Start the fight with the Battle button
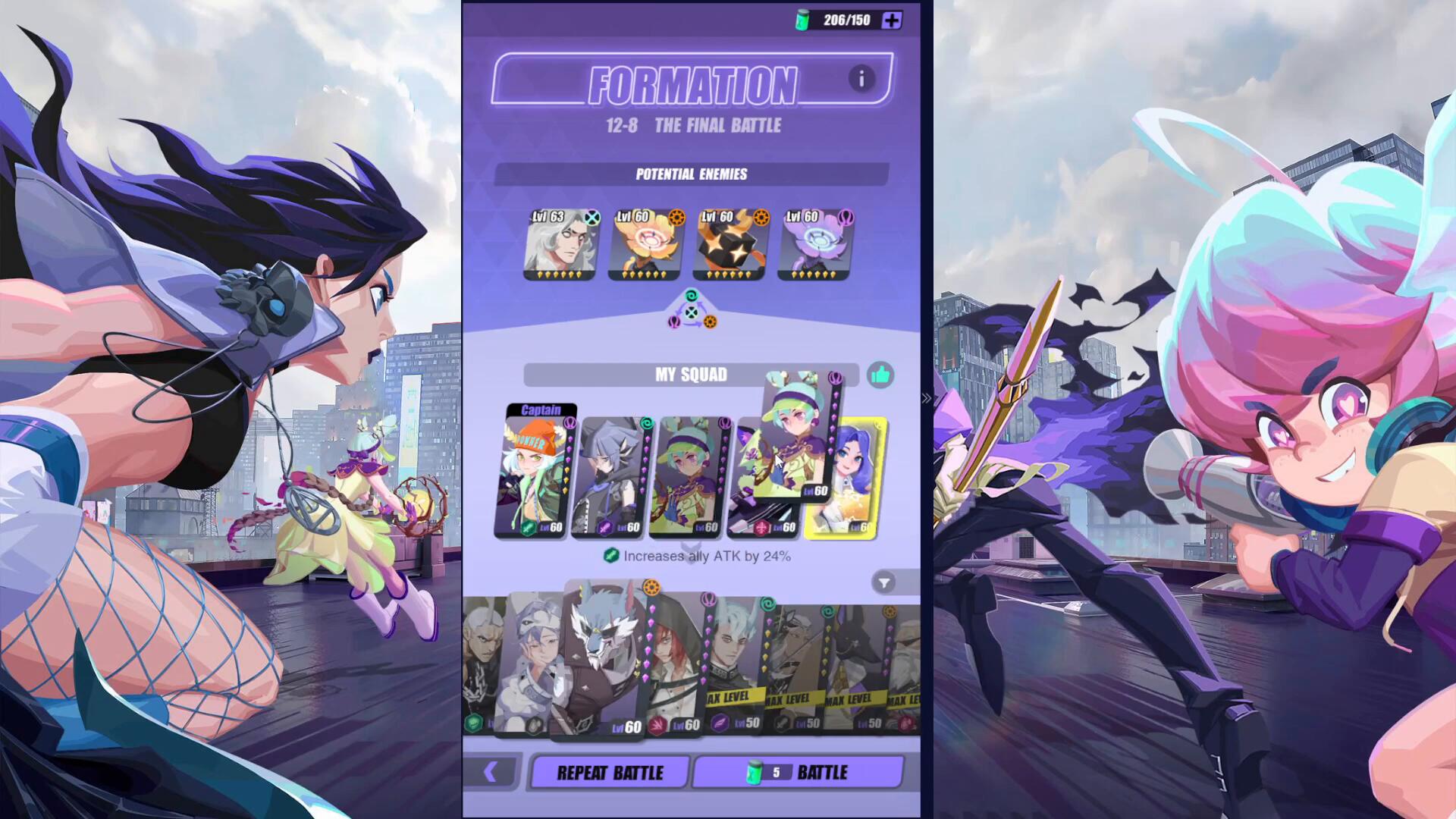The image size is (1456, 819). 799,772
